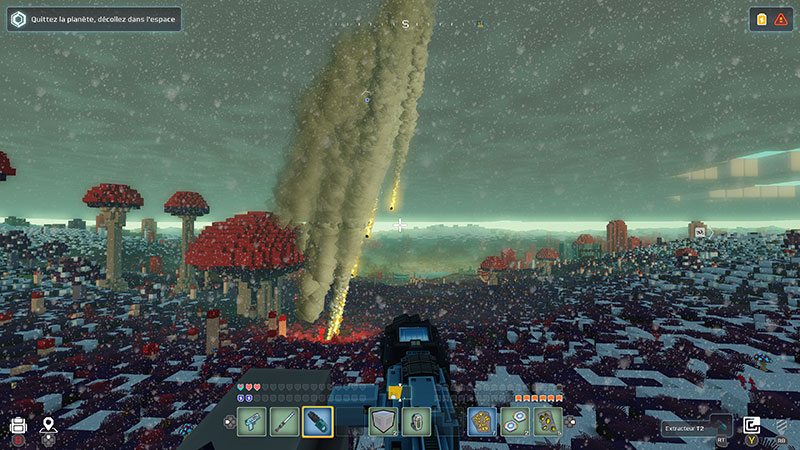
Task: Select the capsule device hotbar slot
Action: pyautogui.click(x=416, y=422)
